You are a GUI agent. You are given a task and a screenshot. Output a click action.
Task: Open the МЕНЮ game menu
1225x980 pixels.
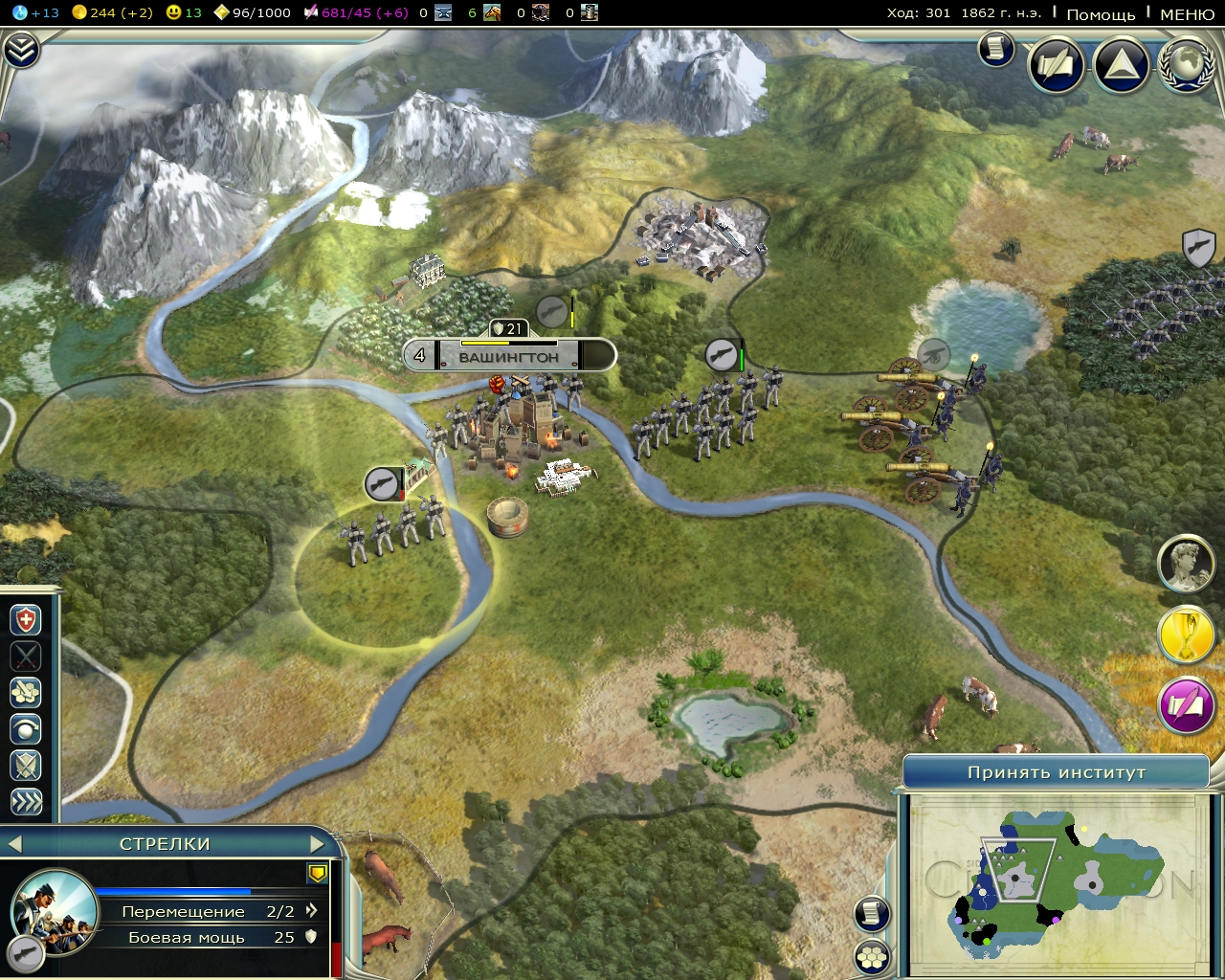pos(1187,13)
